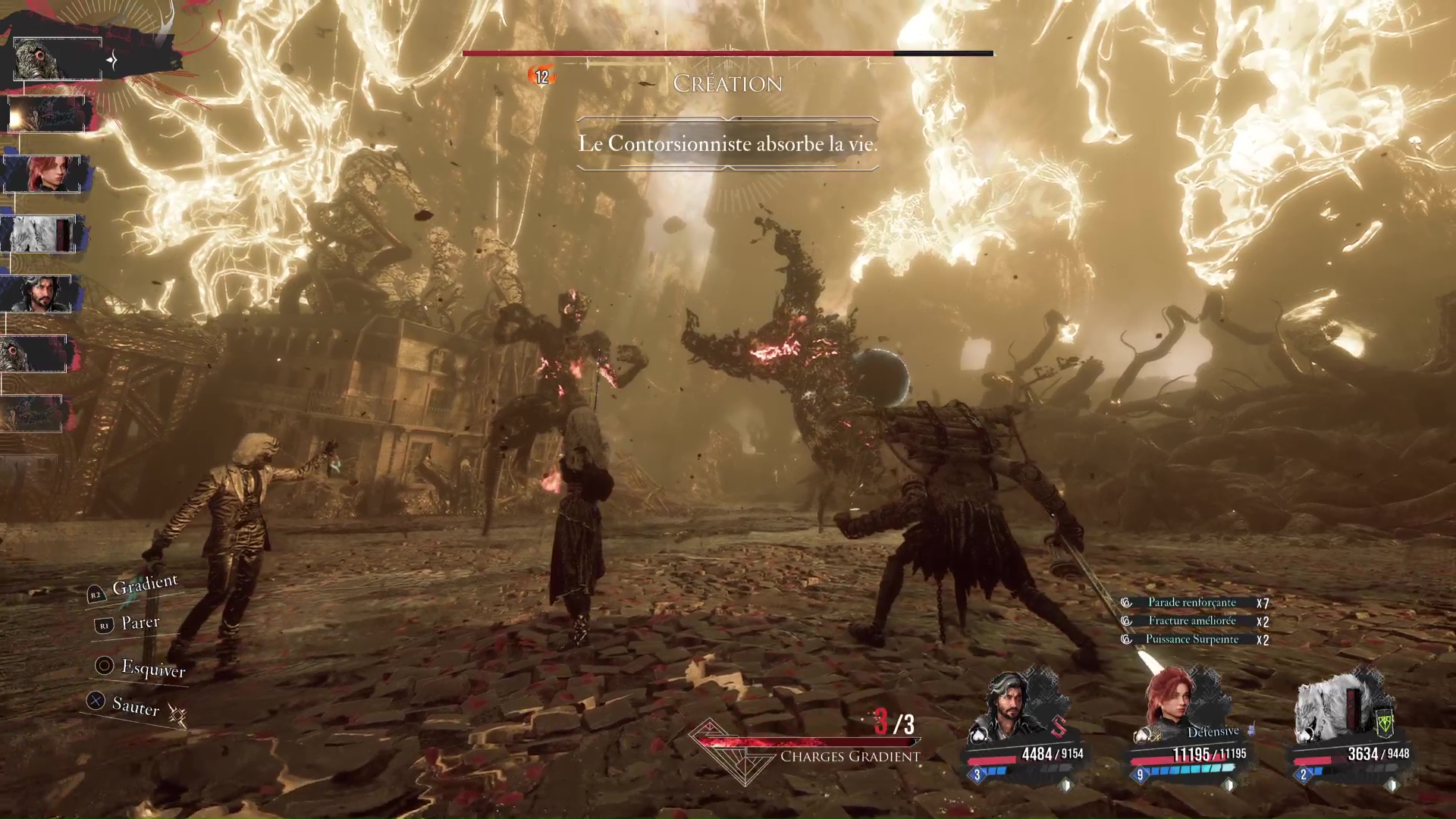The image size is (1456, 819).
Task: Select the active enemy portrait topping the turn order
Action: pyautogui.click(x=58, y=59)
